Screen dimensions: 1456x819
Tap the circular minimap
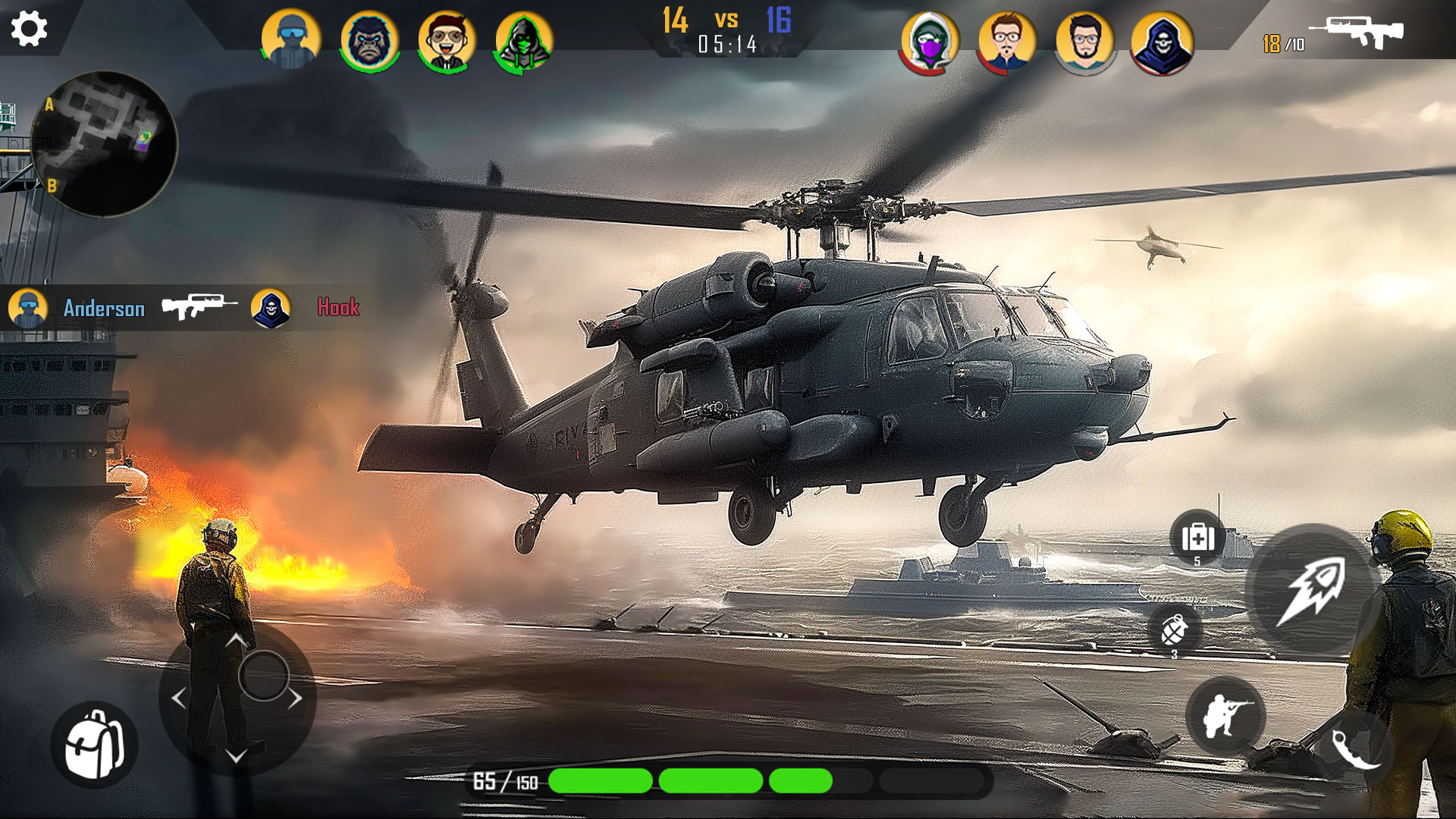pyautogui.click(x=104, y=144)
